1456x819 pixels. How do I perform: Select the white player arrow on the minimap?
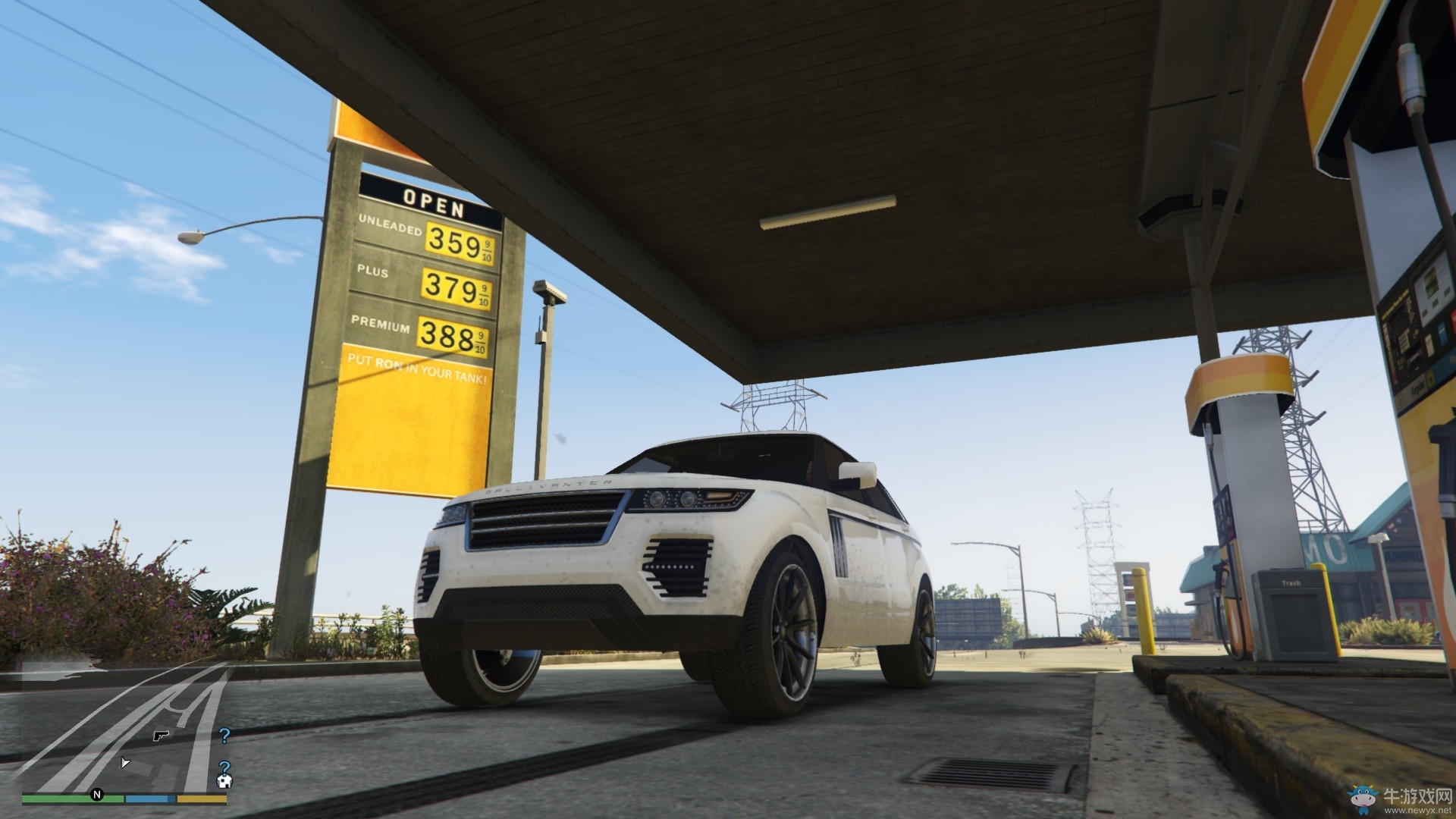[x=125, y=762]
